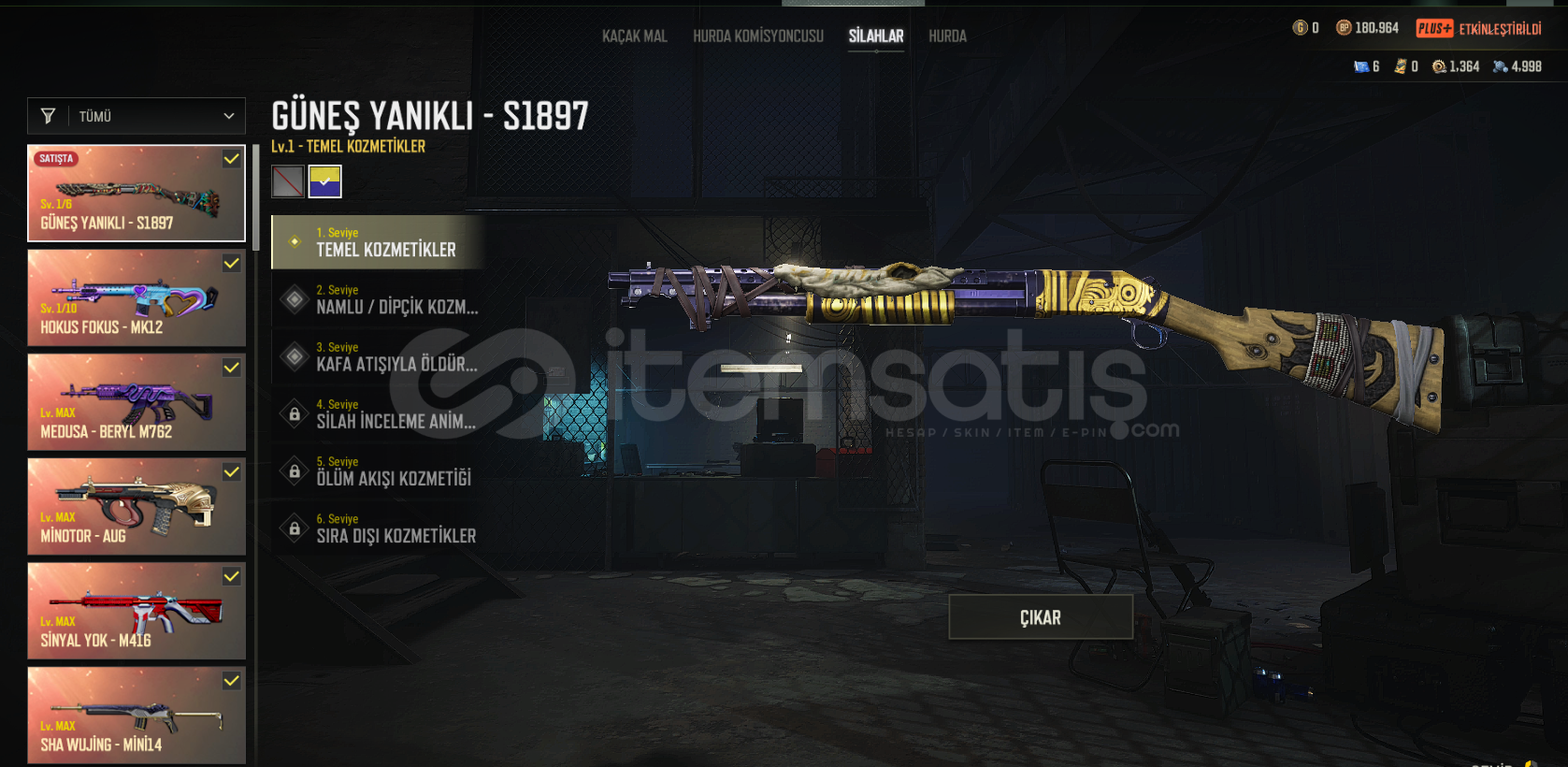1568x767 pixels.
Task: Select the Güneş Yanıklı S1897 skin tile
Action: point(137,194)
